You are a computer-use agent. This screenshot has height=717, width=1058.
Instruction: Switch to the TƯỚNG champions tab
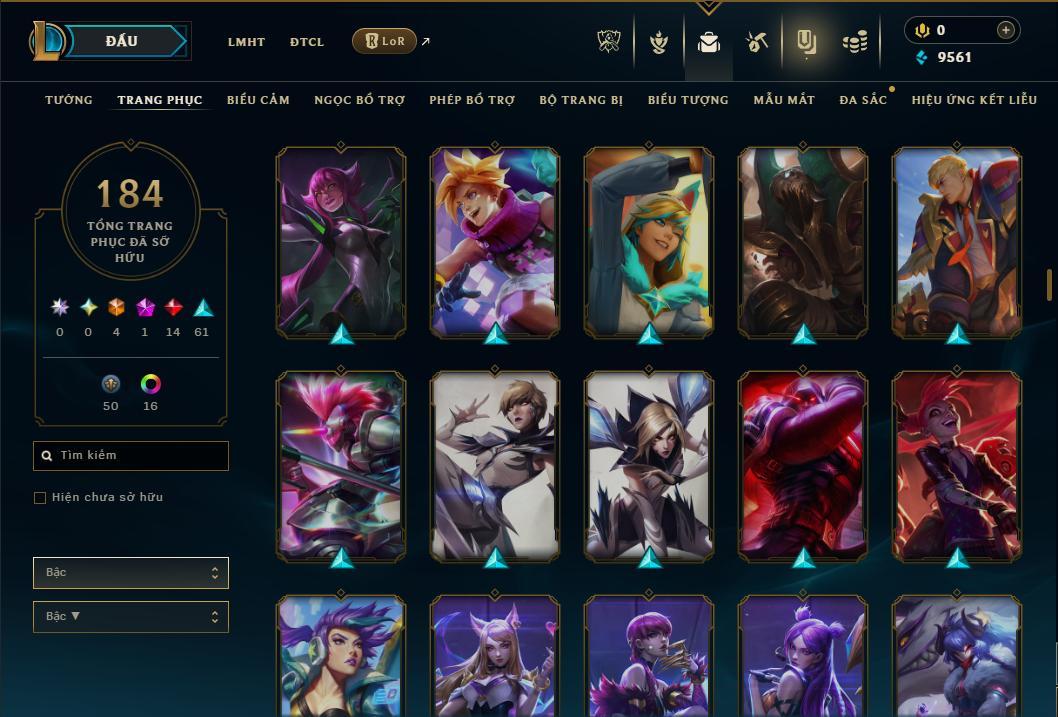(69, 100)
